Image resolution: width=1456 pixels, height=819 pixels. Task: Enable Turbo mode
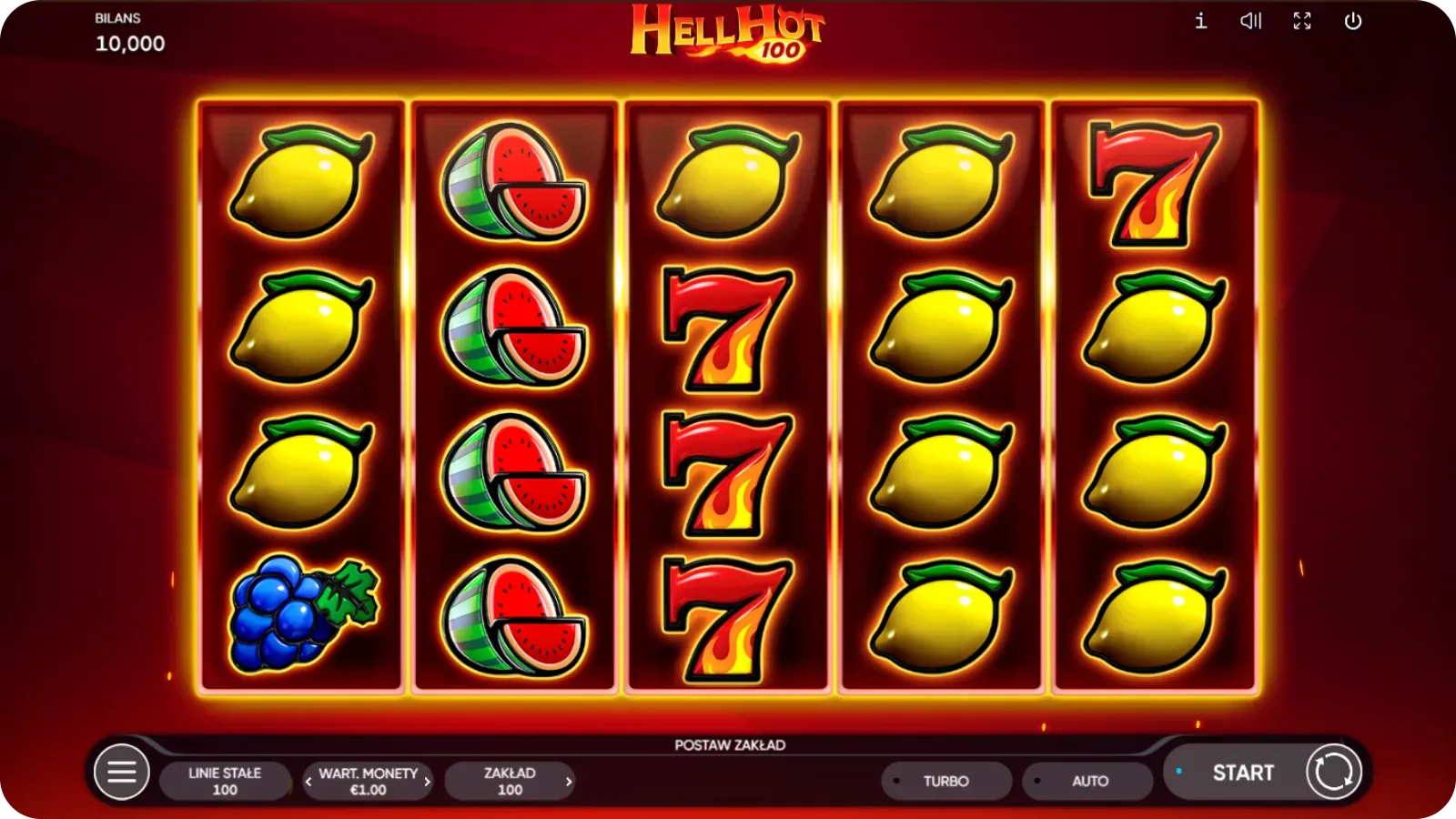[946, 780]
